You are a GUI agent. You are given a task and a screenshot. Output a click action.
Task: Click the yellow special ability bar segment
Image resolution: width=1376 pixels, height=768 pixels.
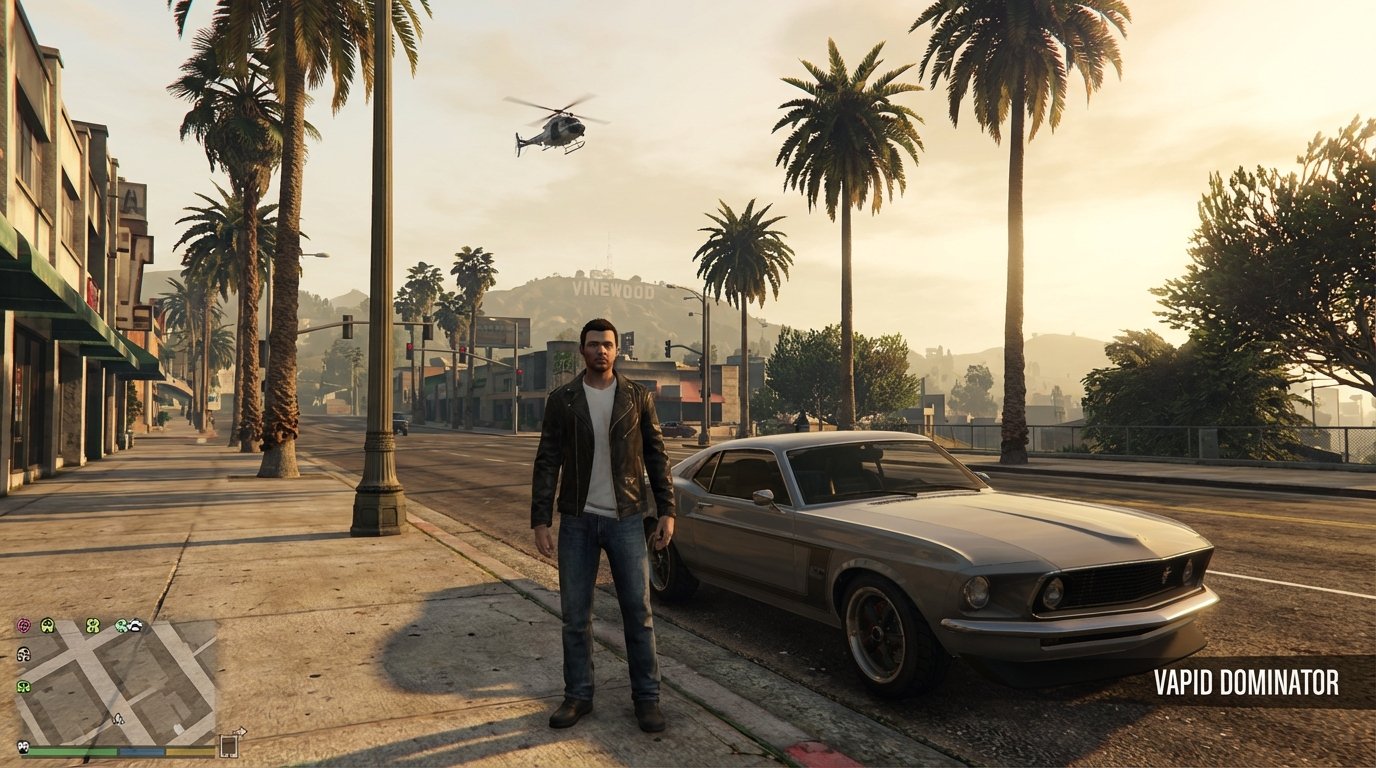pyautogui.click(x=190, y=751)
